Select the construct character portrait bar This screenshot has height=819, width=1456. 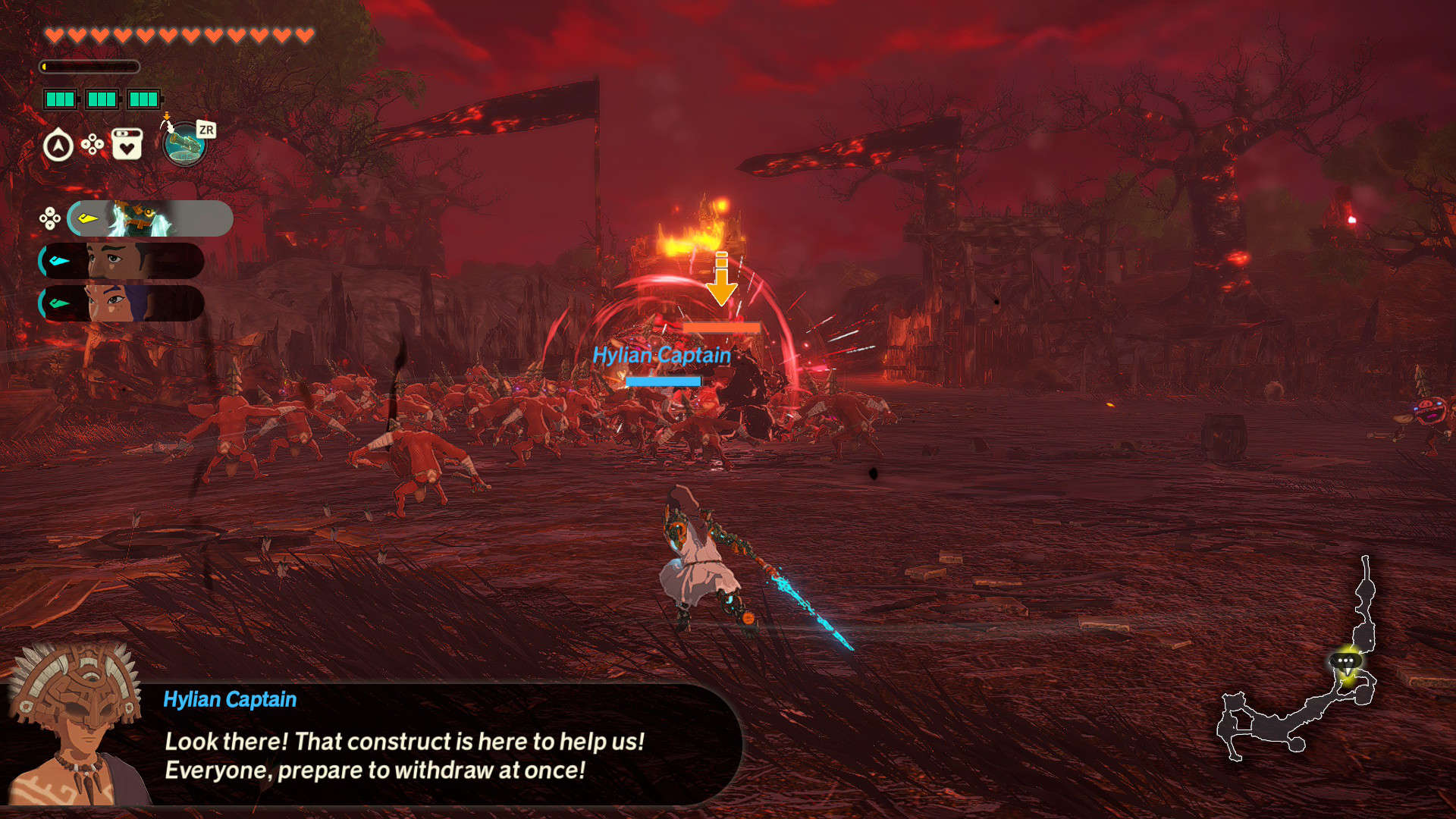(x=149, y=218)
